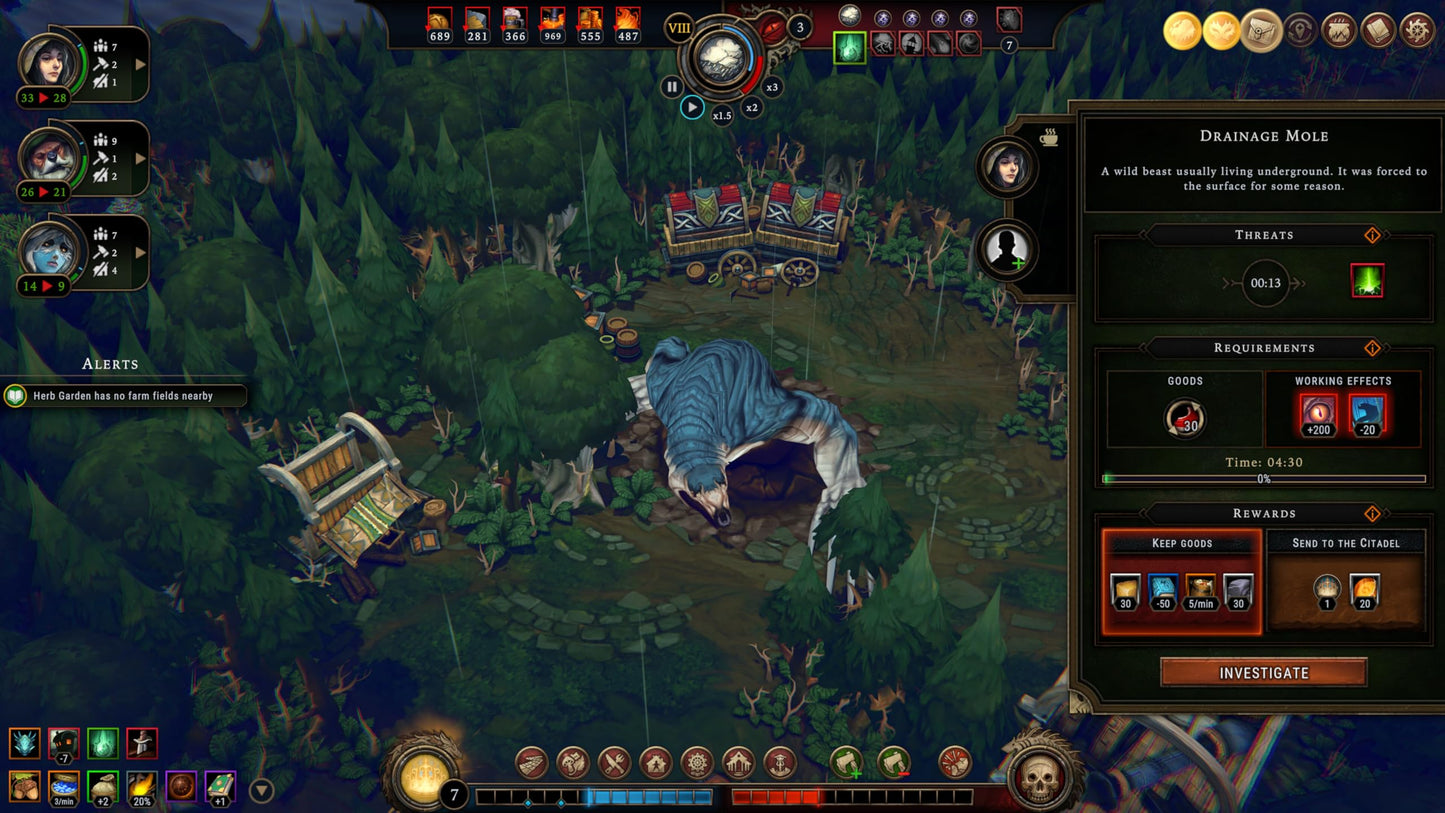Click the cauldron recipes icon in top-right bar
Screen dimensions: 1445x813
[1337, 30]
